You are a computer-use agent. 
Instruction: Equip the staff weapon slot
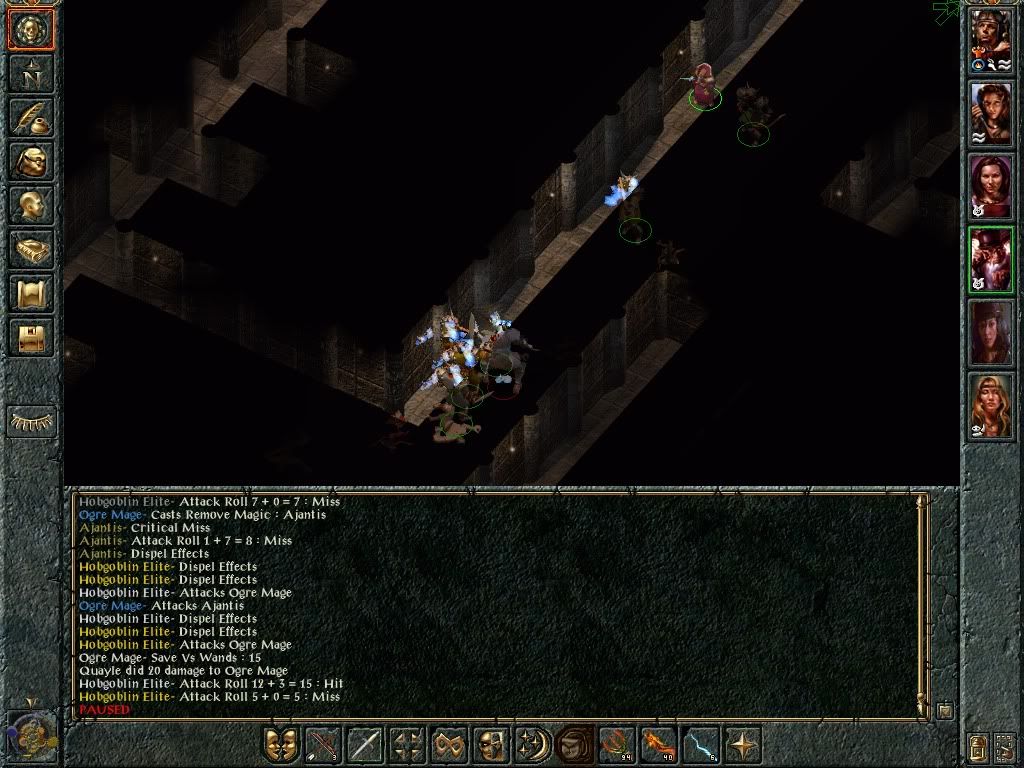point(365,746)
